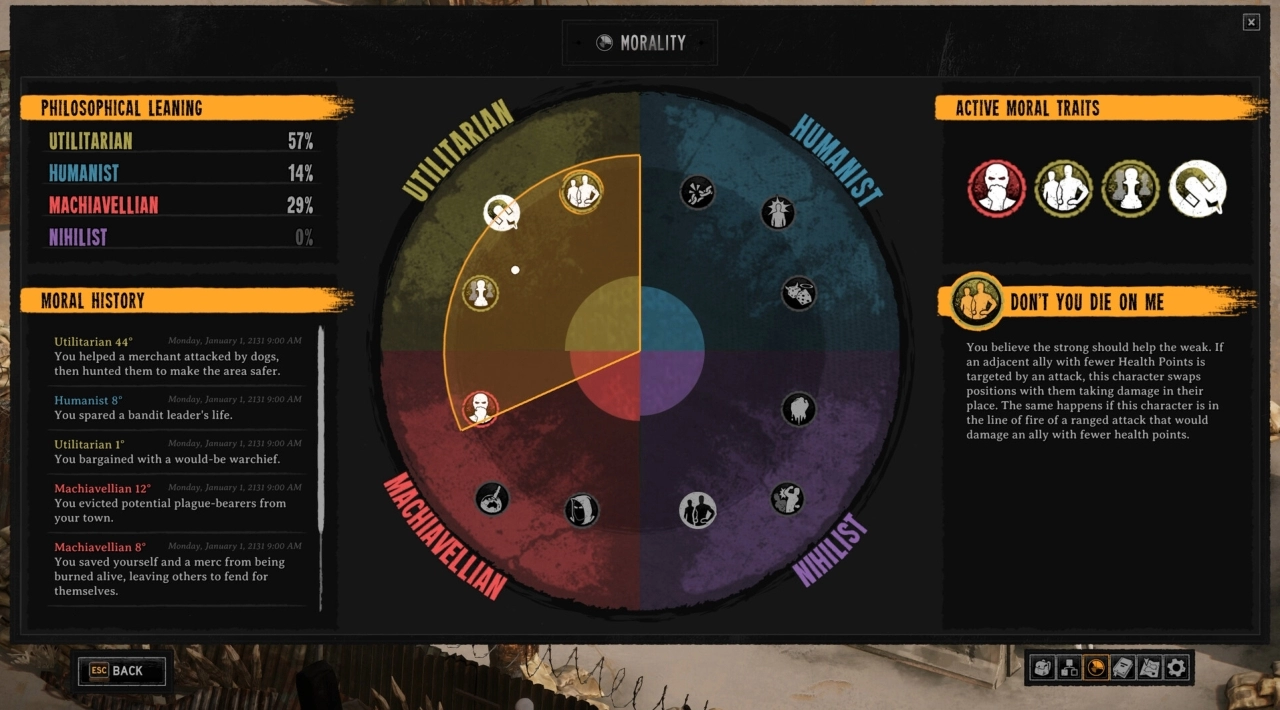Open the hierarchy tree screen icon
The image size is (1280, 710).
1069,668
